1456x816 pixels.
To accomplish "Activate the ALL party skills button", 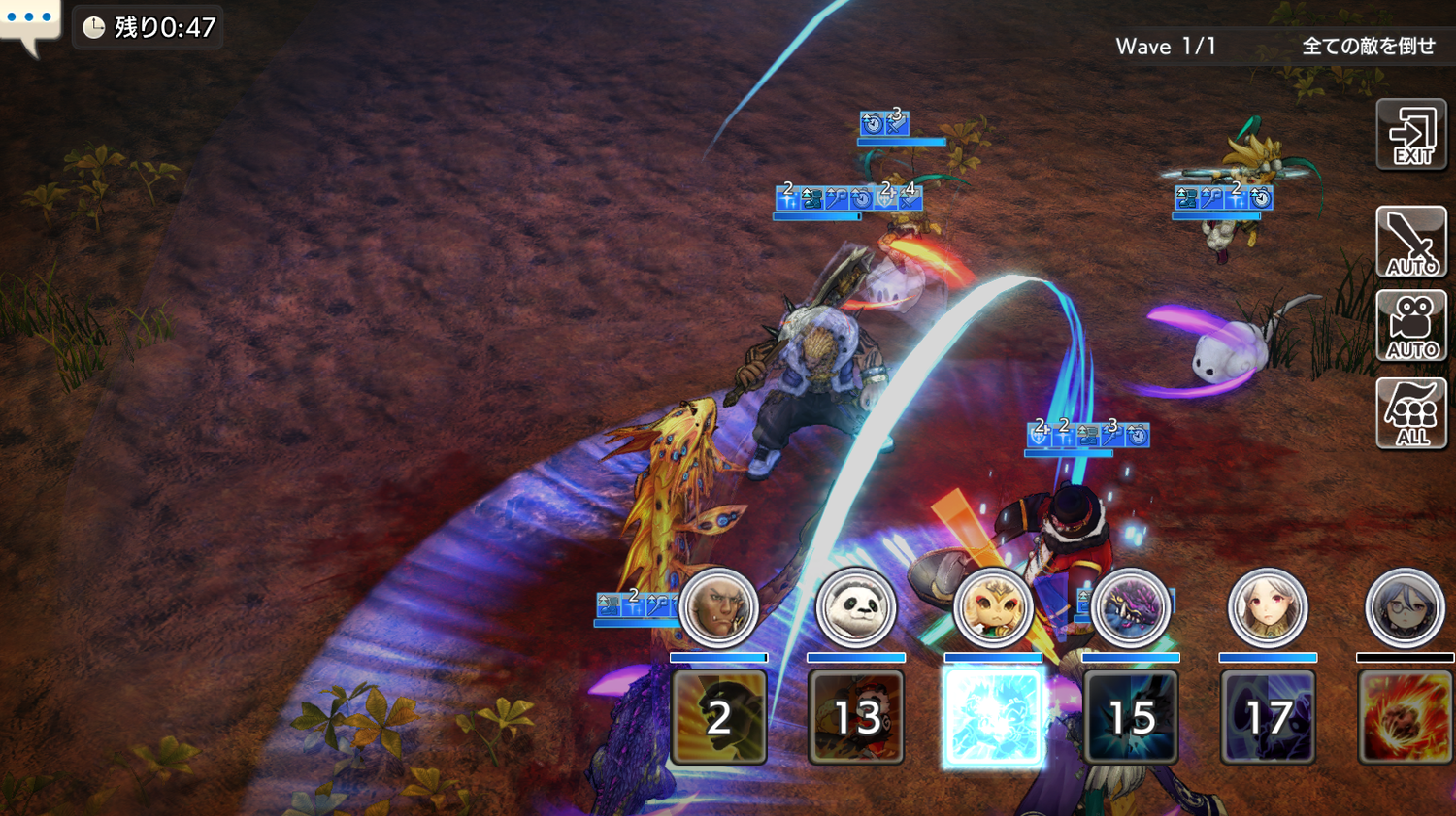I will point(1411,413).
